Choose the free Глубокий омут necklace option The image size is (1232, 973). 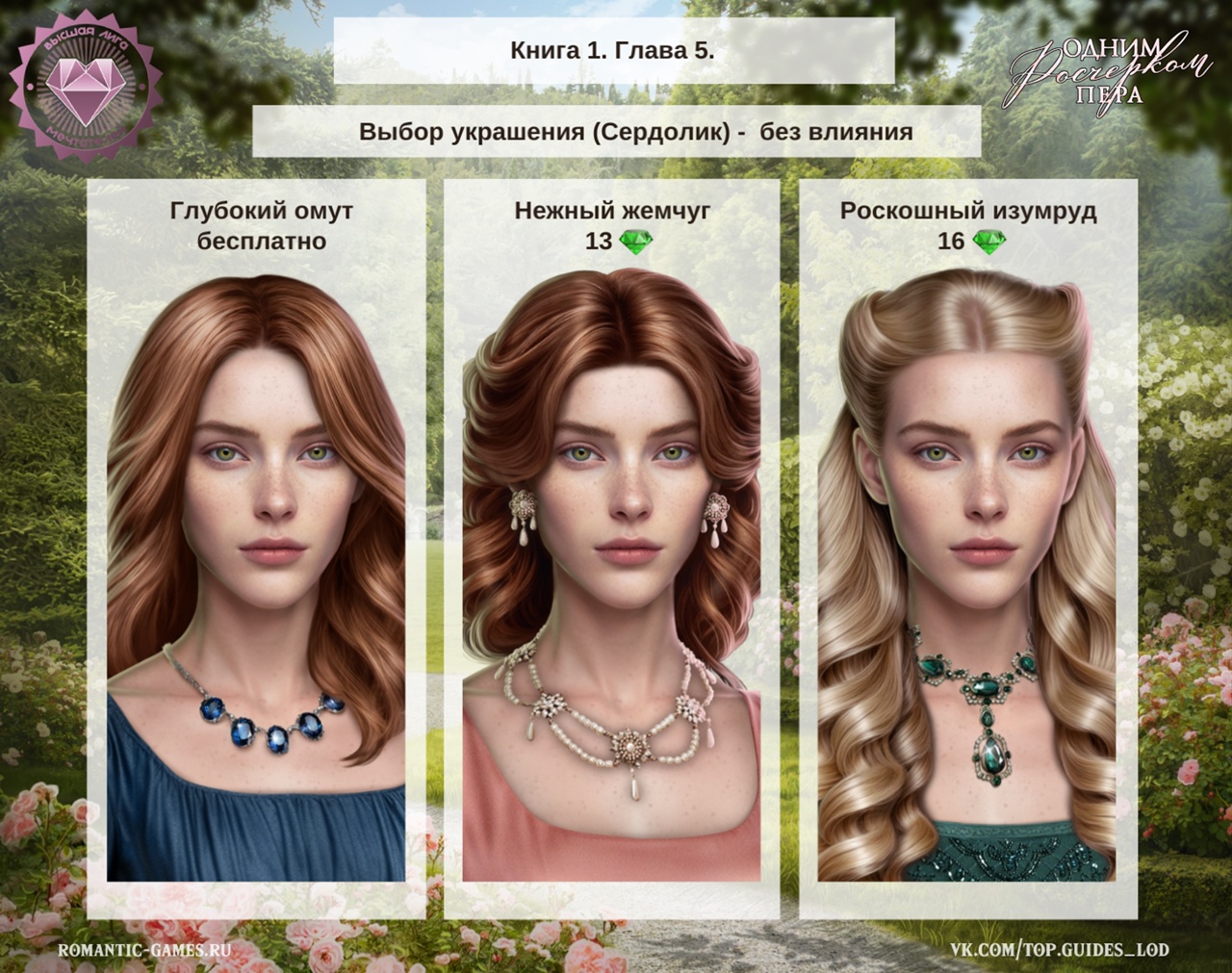pos(256,549)
